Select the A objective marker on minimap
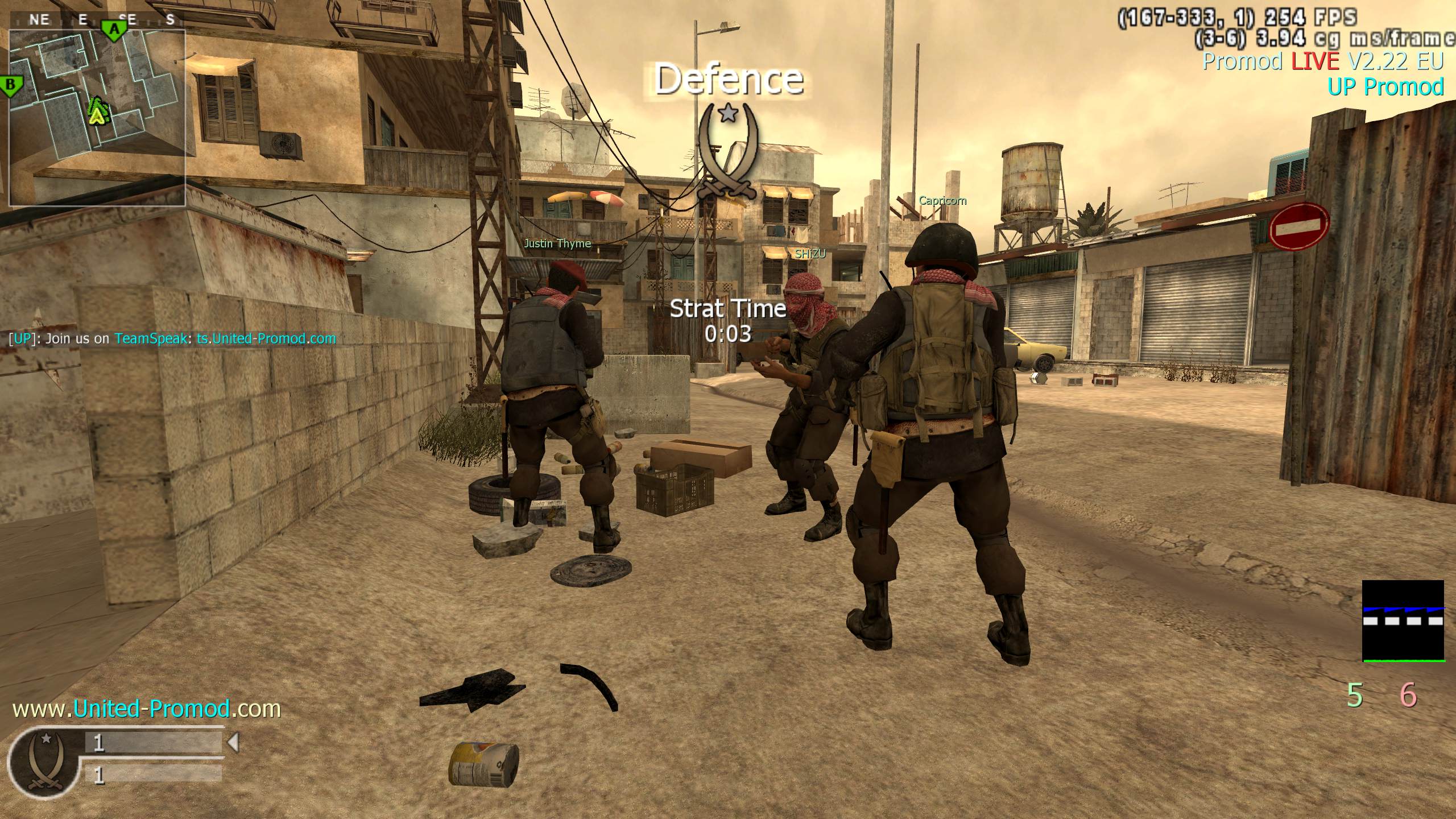The height and width of the screenshot is (819, 1456). 114,29
